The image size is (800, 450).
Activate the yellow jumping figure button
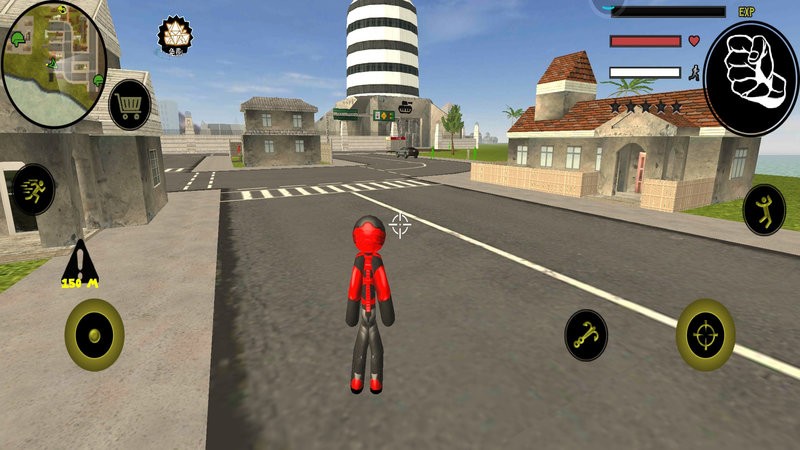(764, 210)
